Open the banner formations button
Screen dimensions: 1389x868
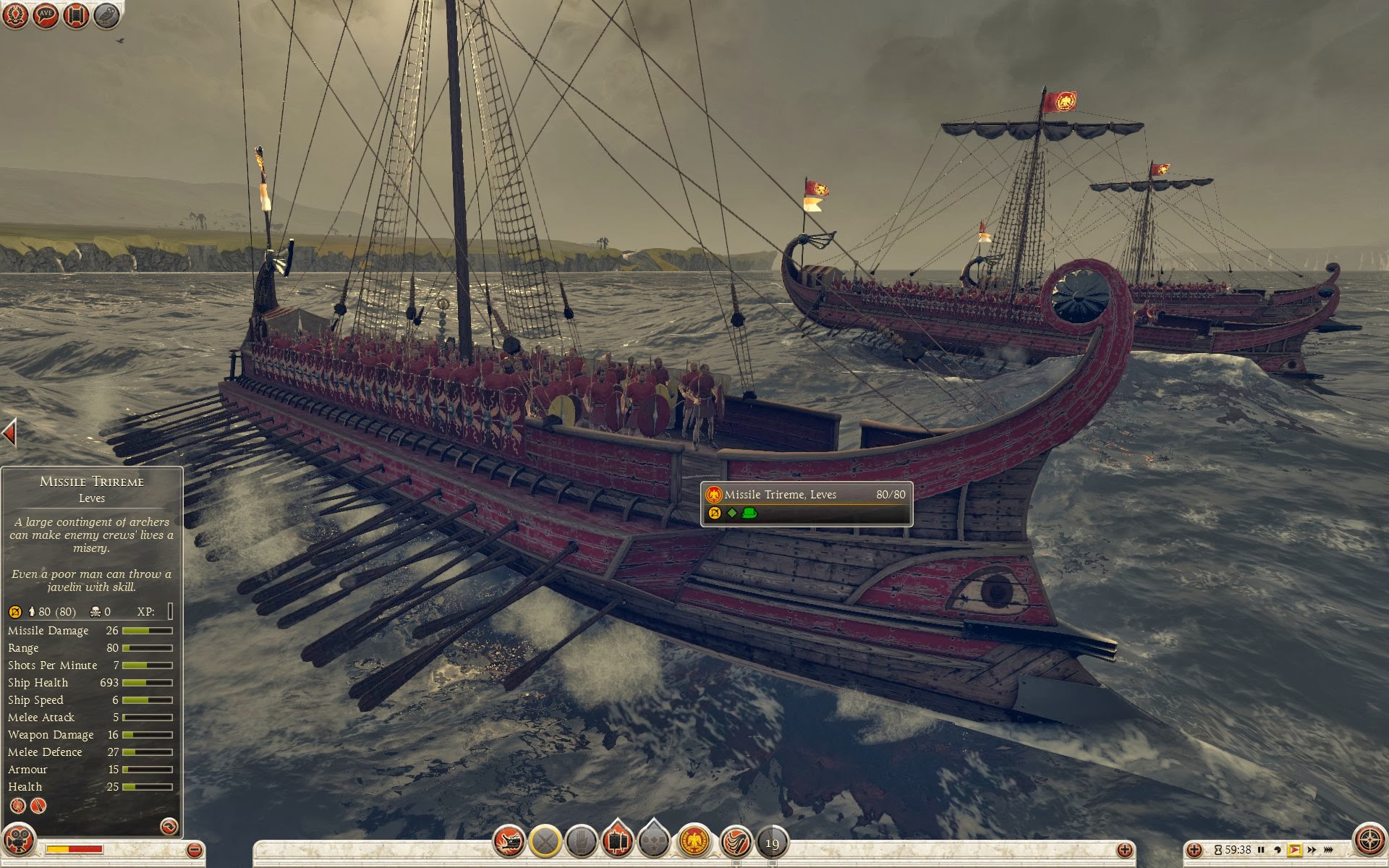[617, 841]
